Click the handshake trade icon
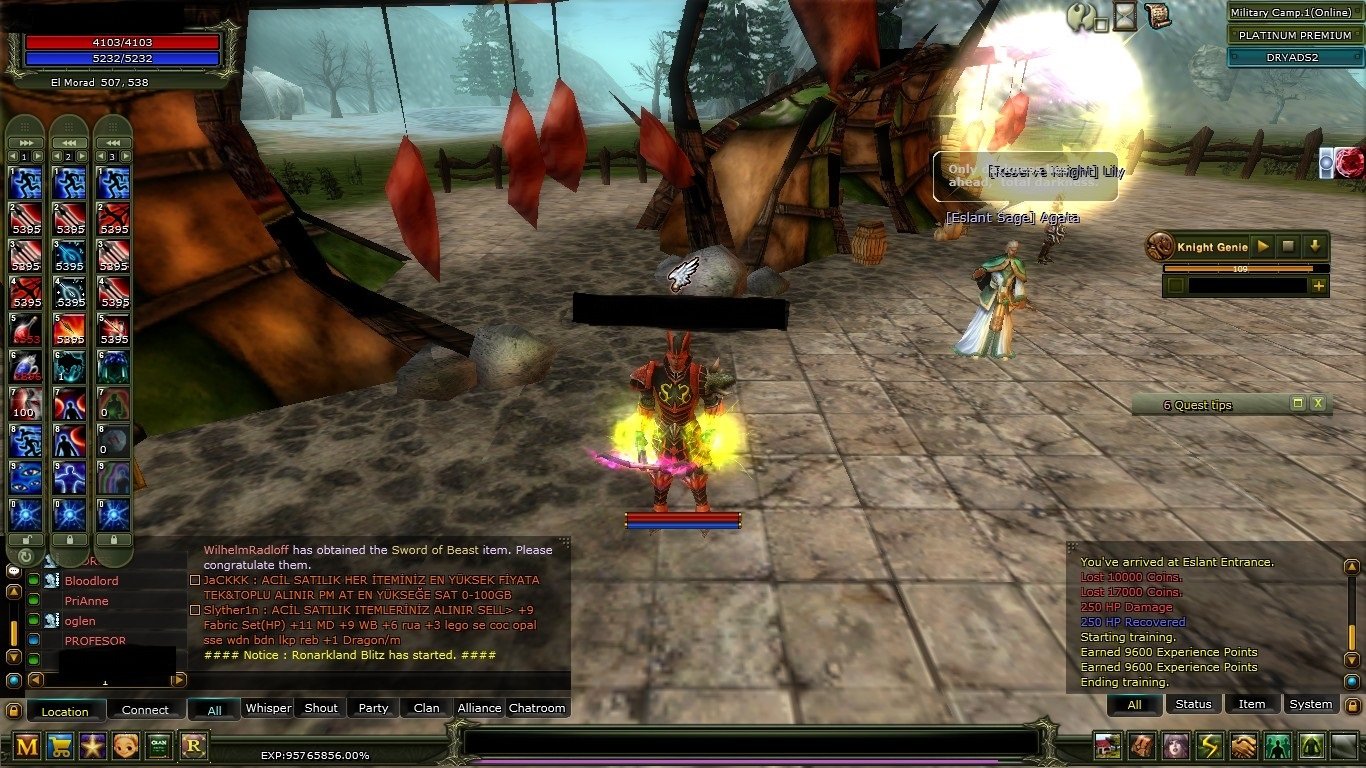This screenshot has width=1366, height=768. (x=1243, y=746)
